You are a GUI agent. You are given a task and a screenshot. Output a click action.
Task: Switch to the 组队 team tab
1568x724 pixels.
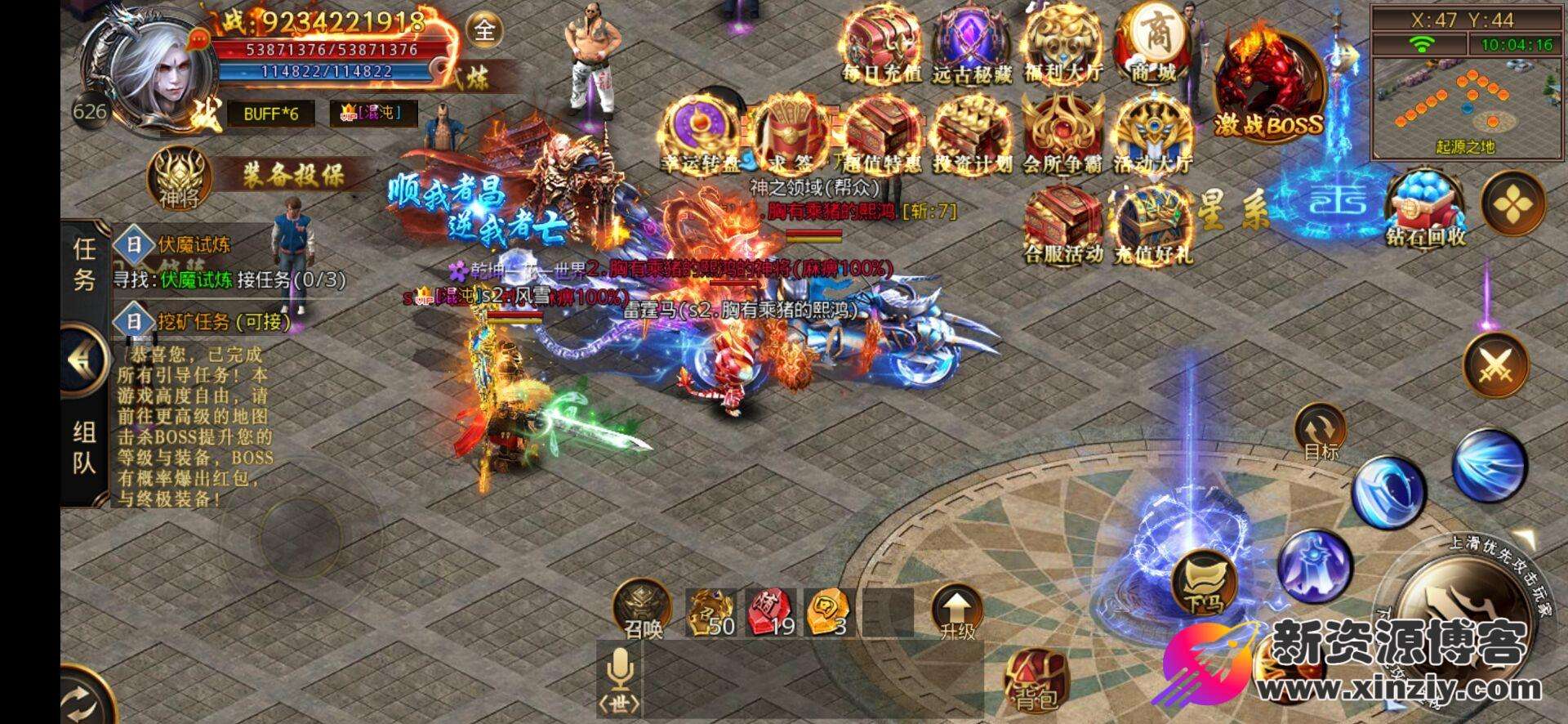(x=84, y=446)
